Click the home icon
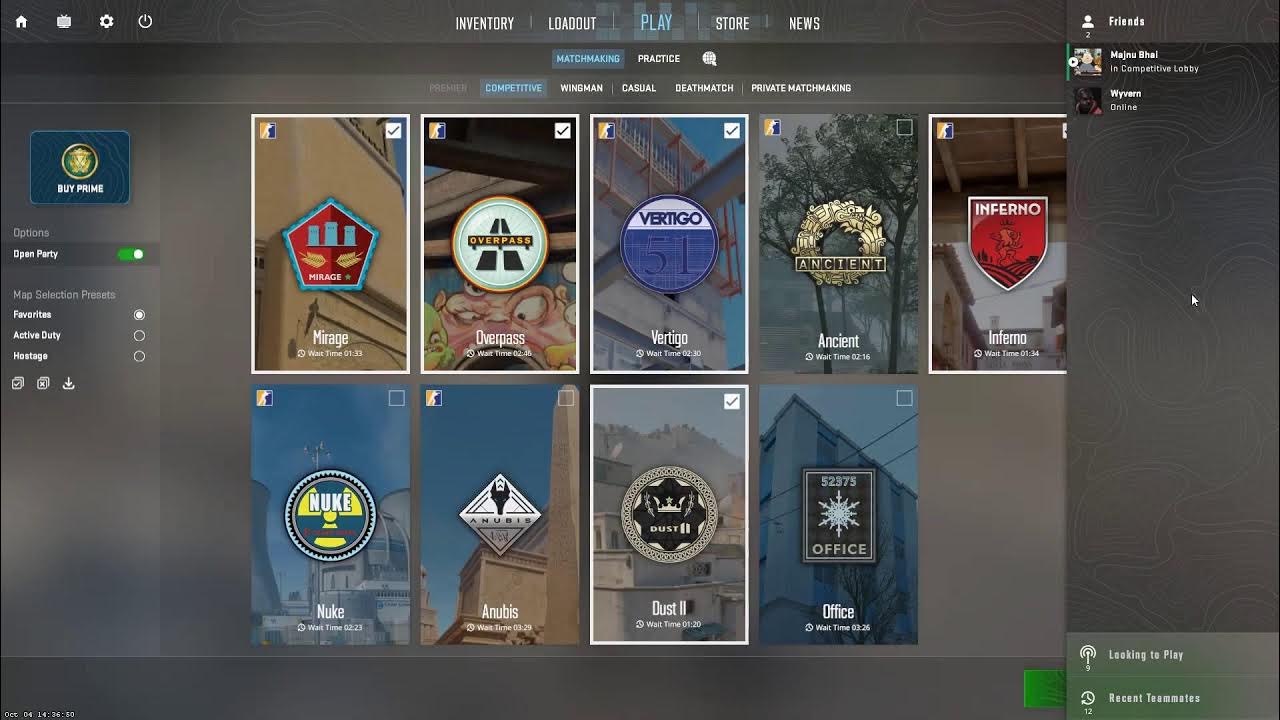Image resolution: width=1280 pixels, height=720 pixels. coord(21,21)
